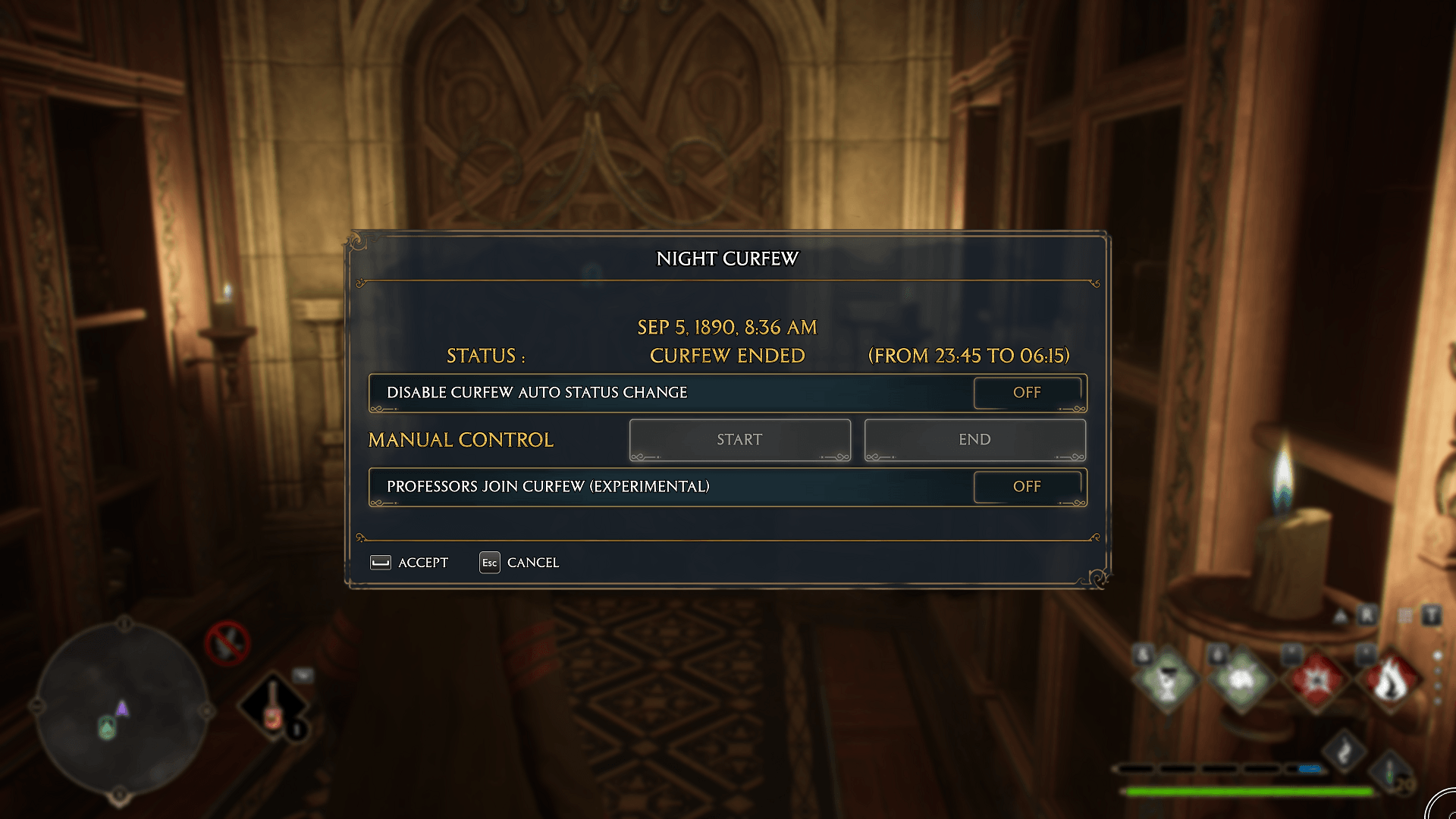Click the crossed-out casting-disabled indicator
The image size is (1456, 819).
(227, 643)
